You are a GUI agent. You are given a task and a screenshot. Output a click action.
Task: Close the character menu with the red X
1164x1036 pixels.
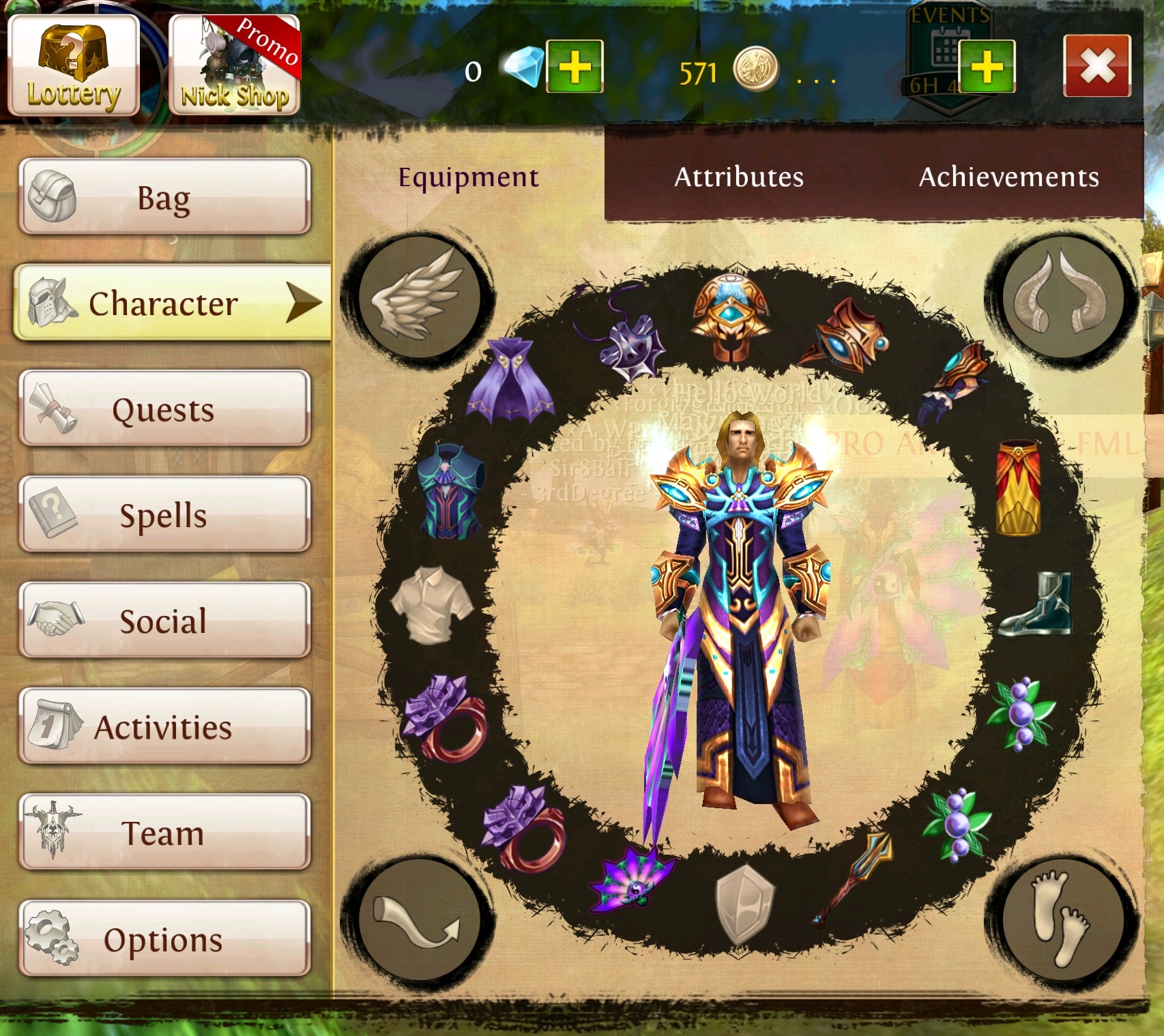(1096, 66)
